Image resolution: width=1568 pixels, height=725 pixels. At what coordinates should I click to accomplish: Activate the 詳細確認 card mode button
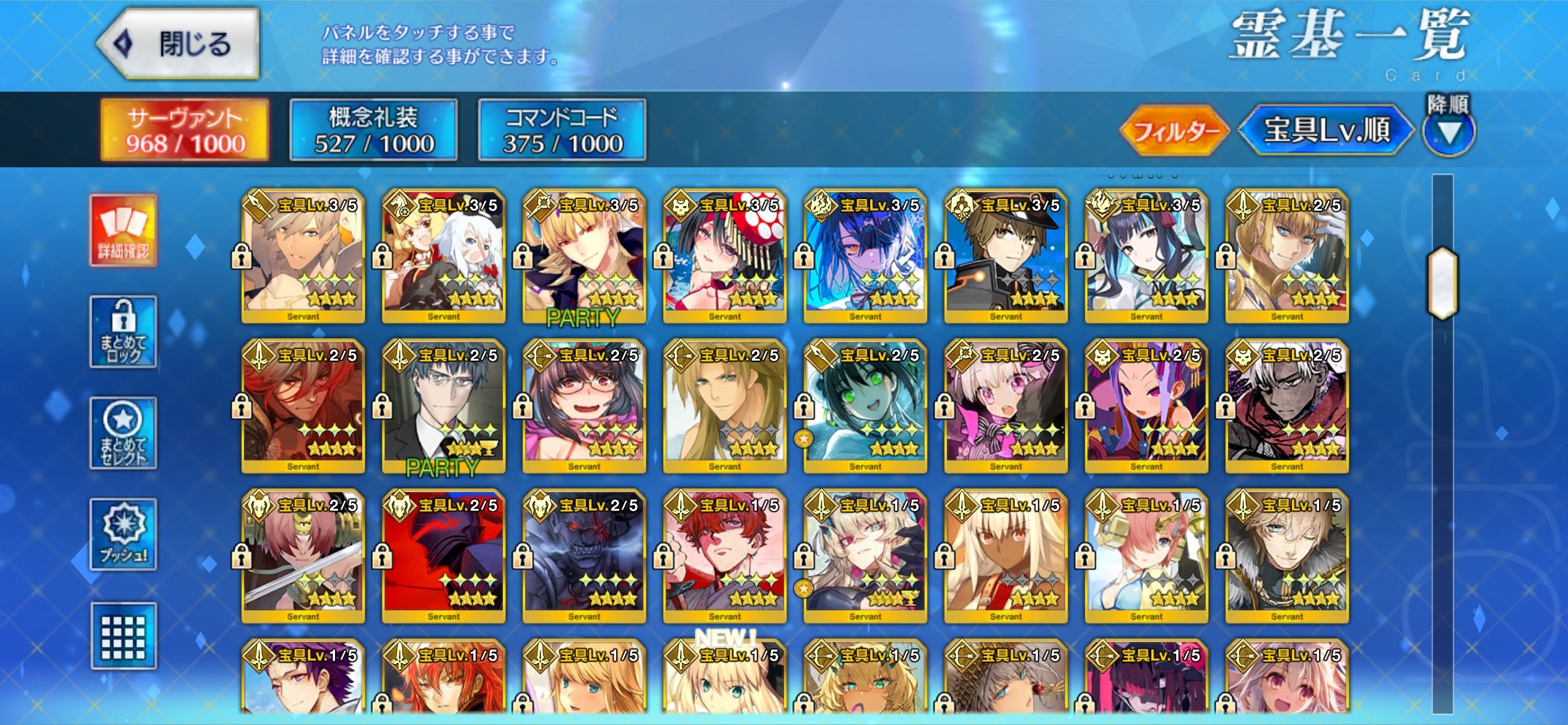[123, 231]
